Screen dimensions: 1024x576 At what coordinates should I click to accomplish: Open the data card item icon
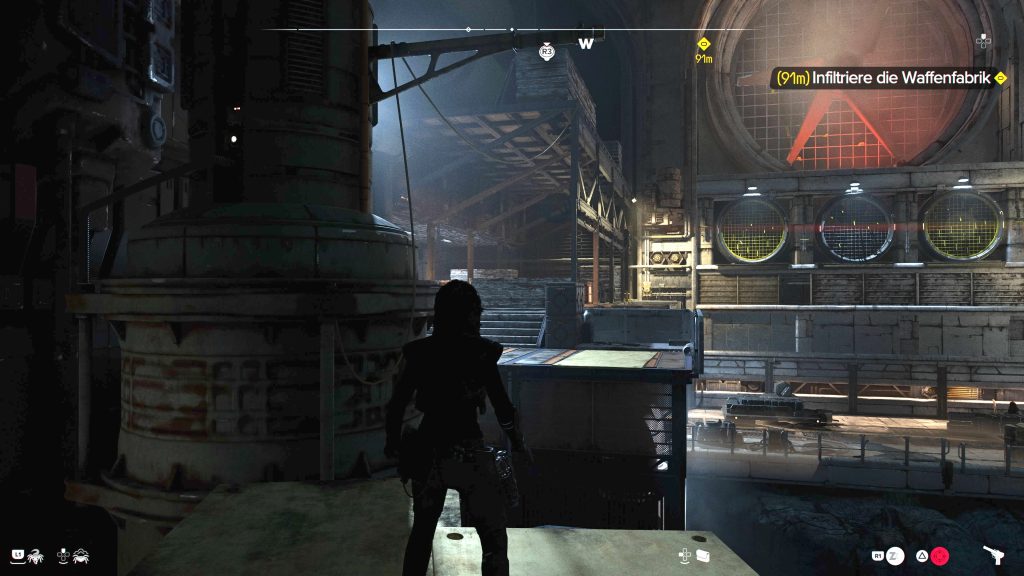click(703, 555)
